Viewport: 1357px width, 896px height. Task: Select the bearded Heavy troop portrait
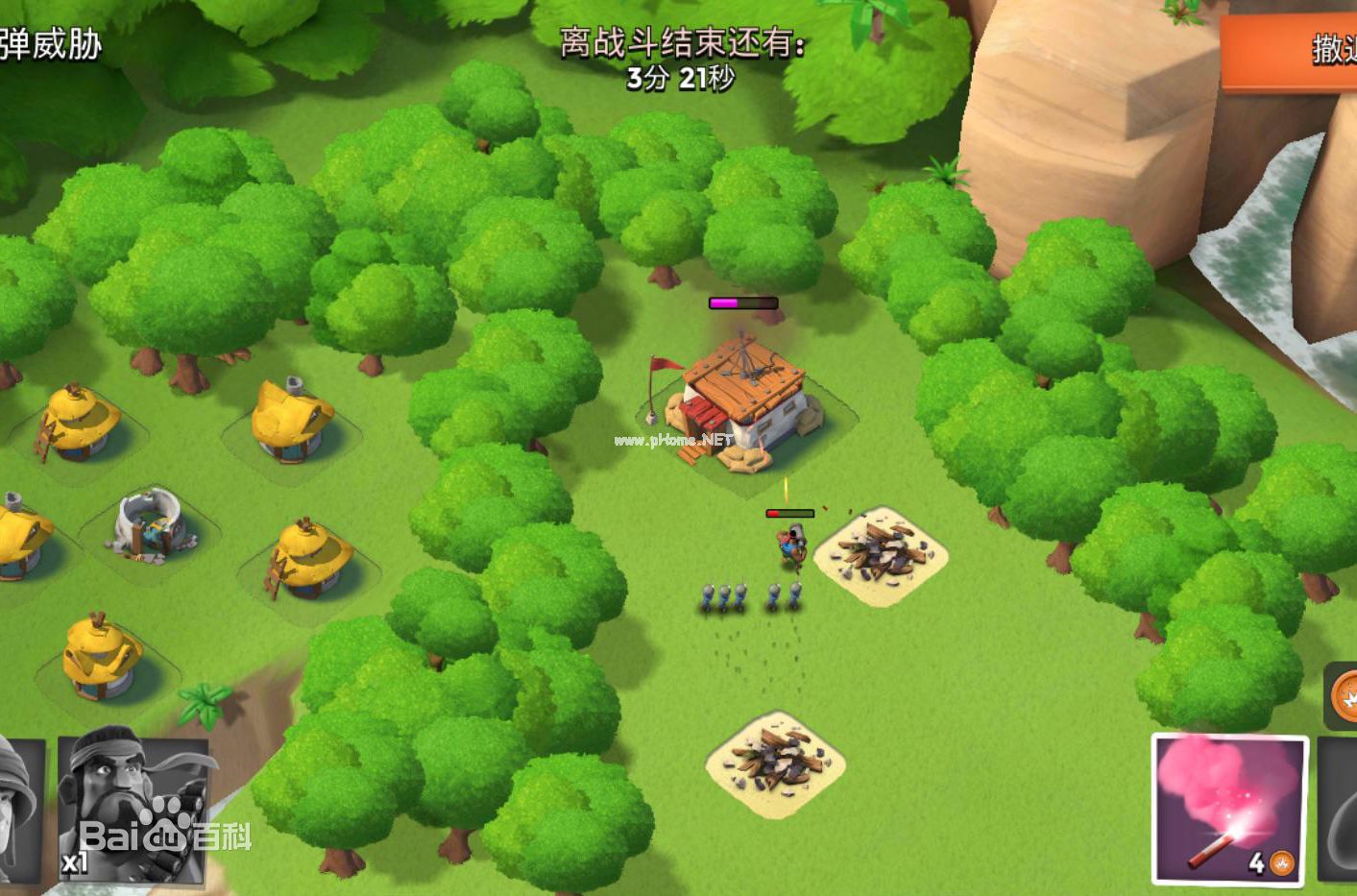[x=132, y=809]
